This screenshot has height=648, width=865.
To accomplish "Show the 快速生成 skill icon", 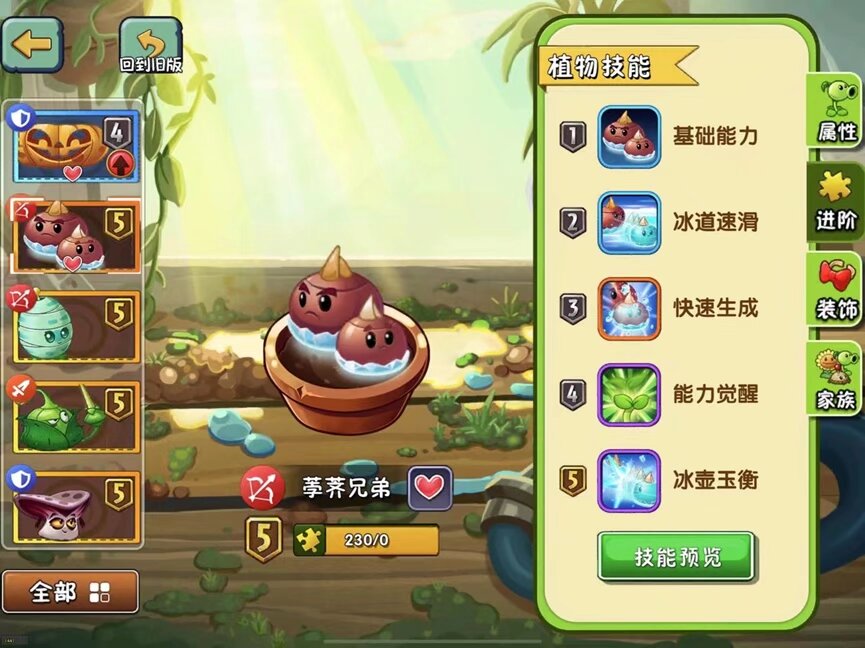I will (x=629, y=309).
